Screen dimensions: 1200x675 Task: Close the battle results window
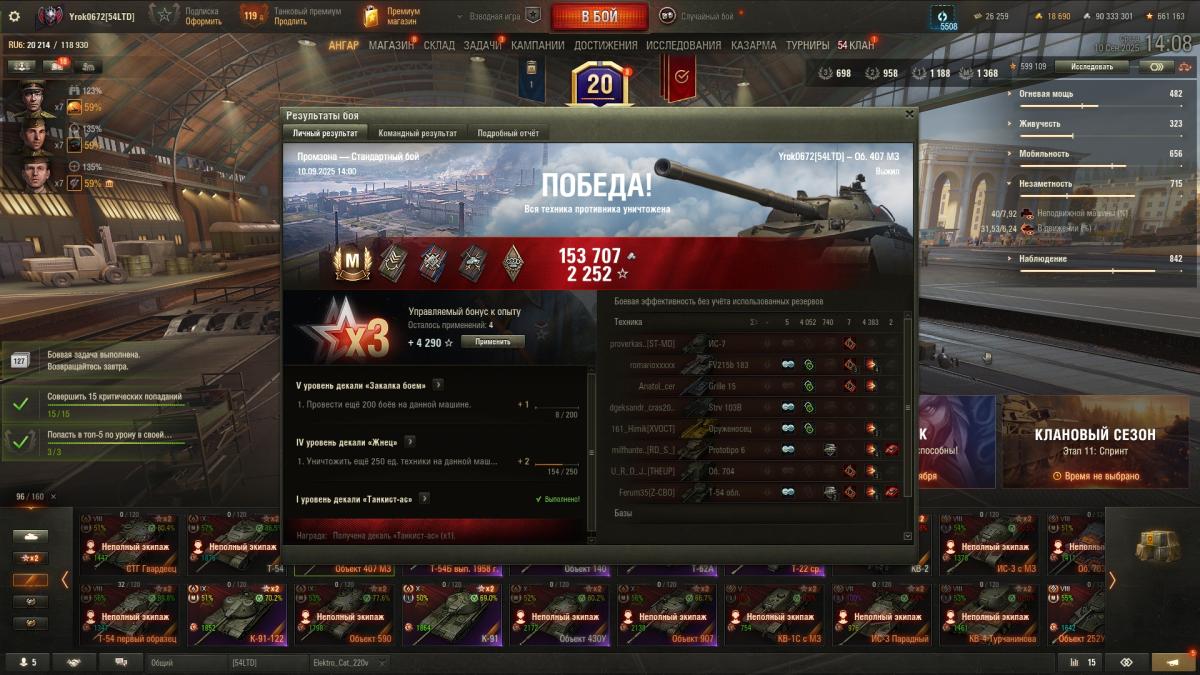pyautogui.click(x=909, y=114)
